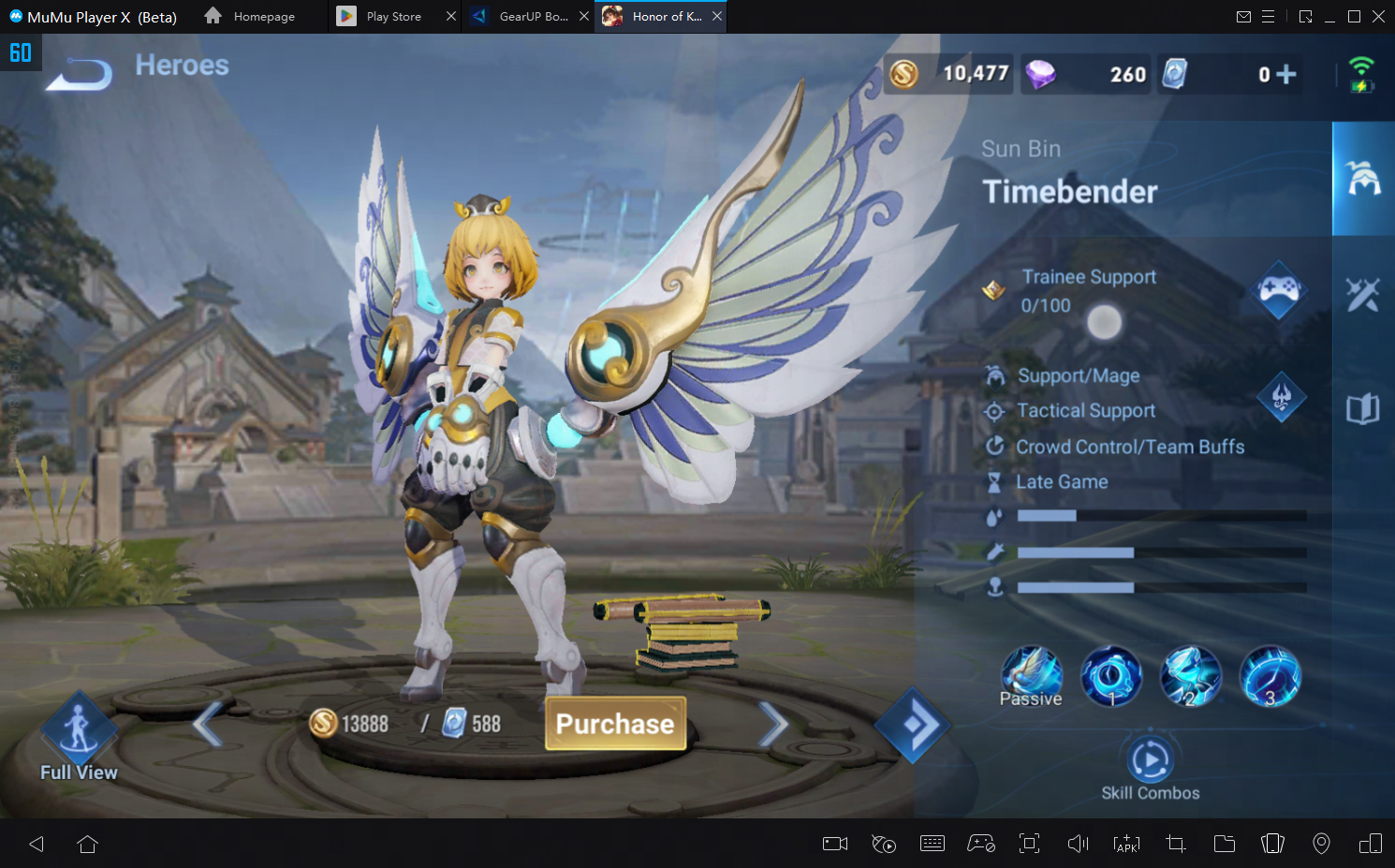
Task: Switch to the open book tab
Action: [x=1363, y=409]
